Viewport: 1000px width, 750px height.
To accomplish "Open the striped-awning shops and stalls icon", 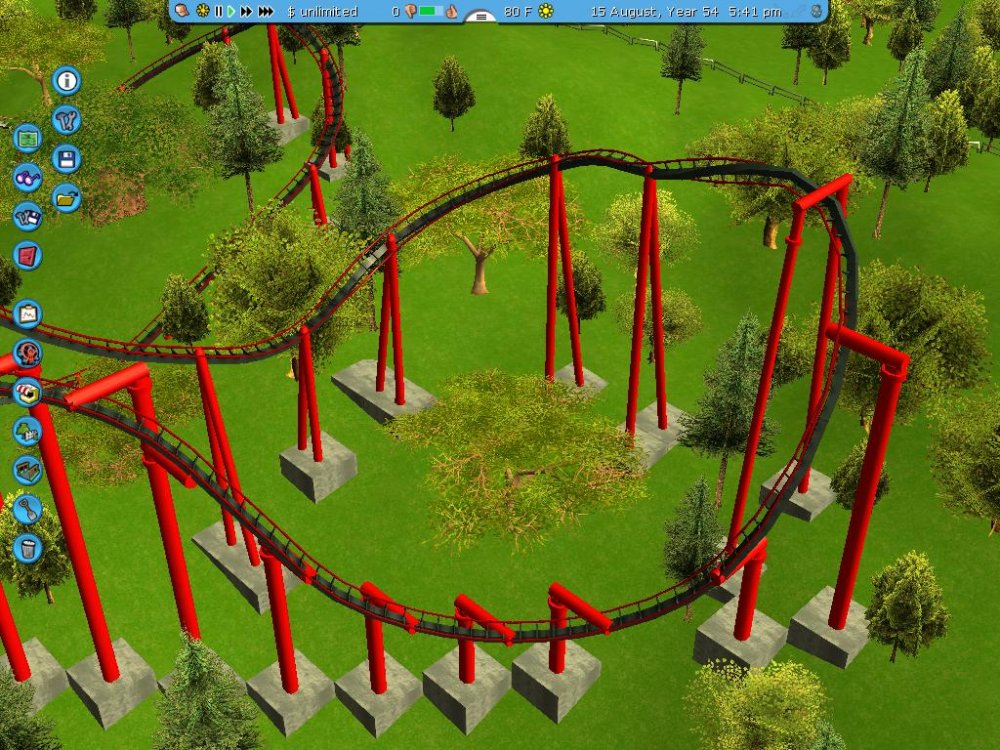I will click(27, 391).
